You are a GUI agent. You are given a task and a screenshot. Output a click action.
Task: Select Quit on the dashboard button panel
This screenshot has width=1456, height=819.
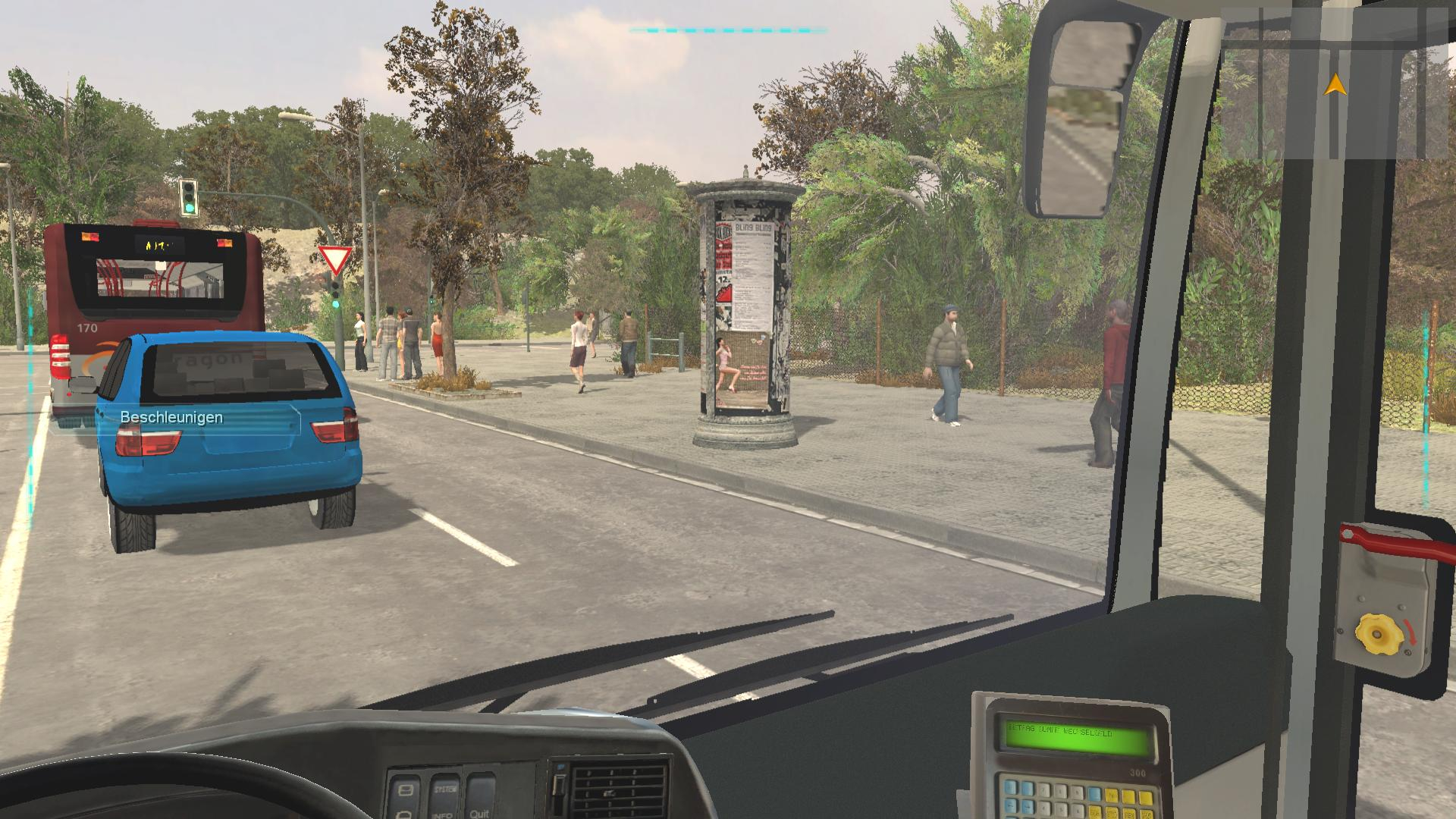coord(479,814)
